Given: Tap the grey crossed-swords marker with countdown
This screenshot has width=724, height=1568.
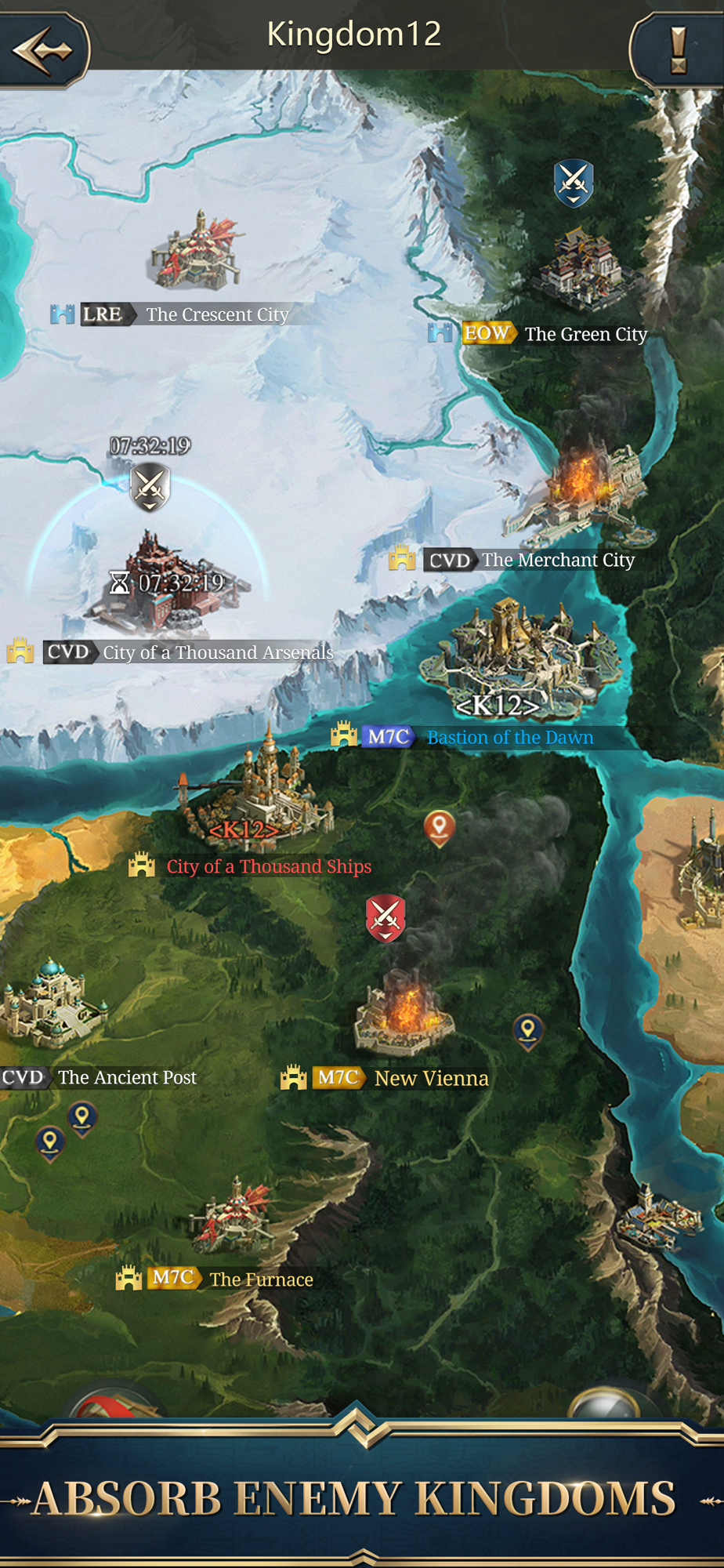Looking at the screenshot, I should (x=150, y=487).
